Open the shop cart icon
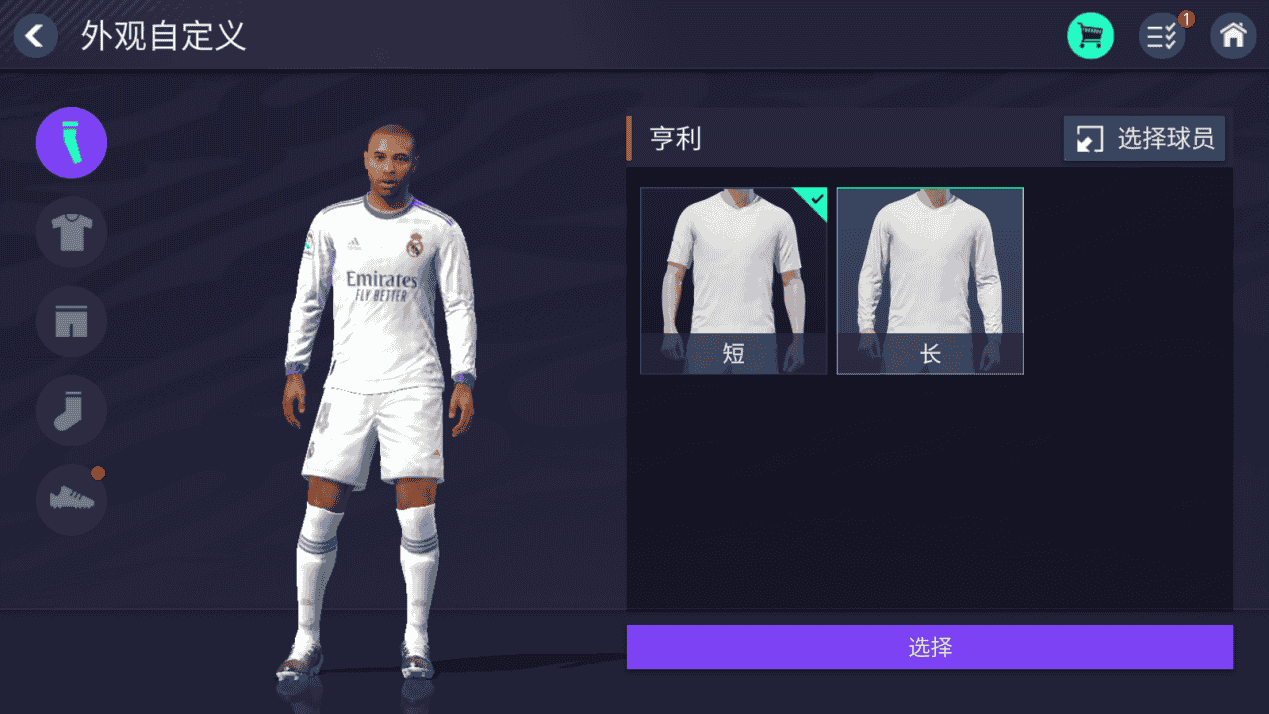 (1090, 37)
